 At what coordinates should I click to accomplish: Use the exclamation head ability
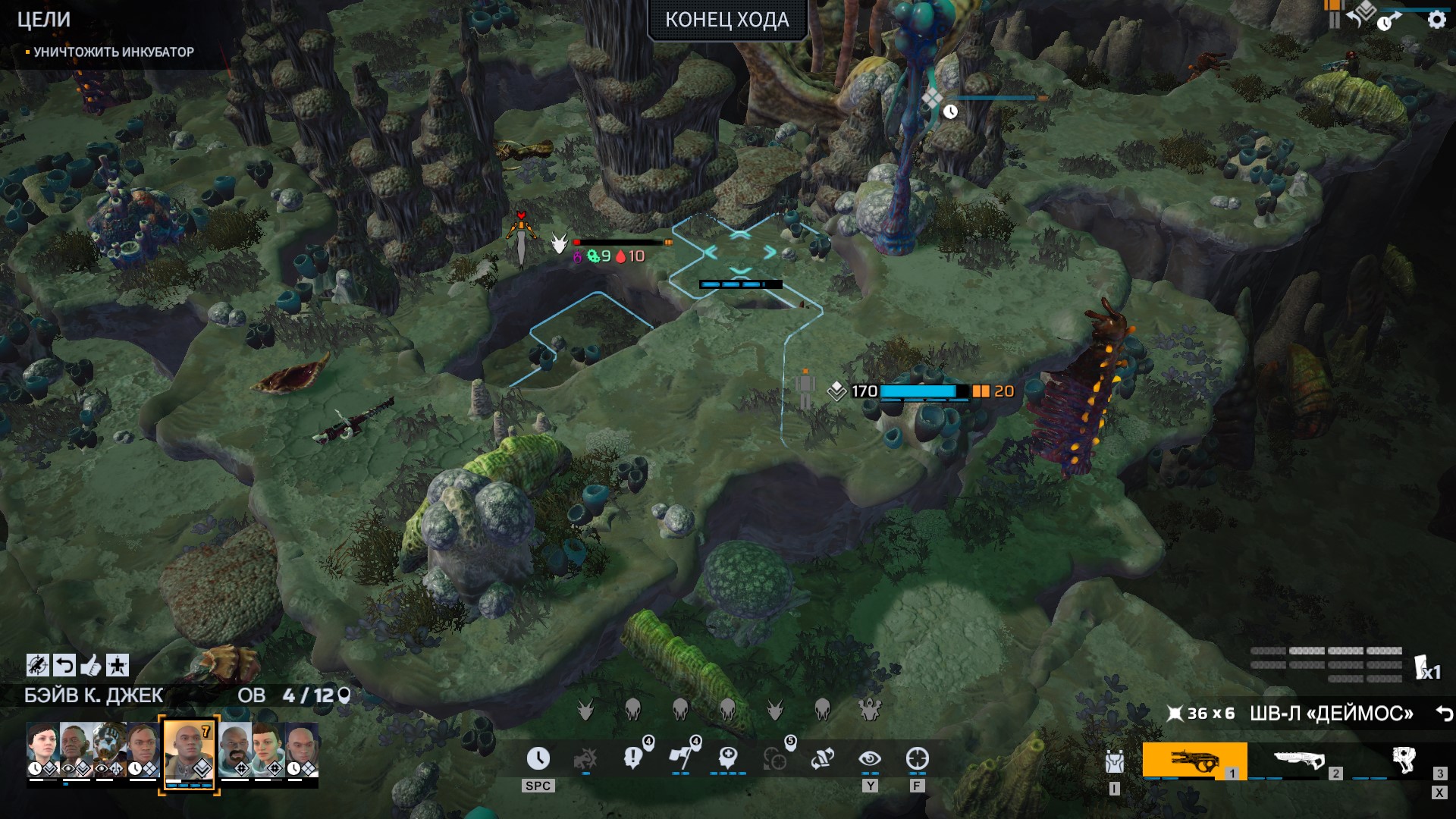[x=633, y=758]
